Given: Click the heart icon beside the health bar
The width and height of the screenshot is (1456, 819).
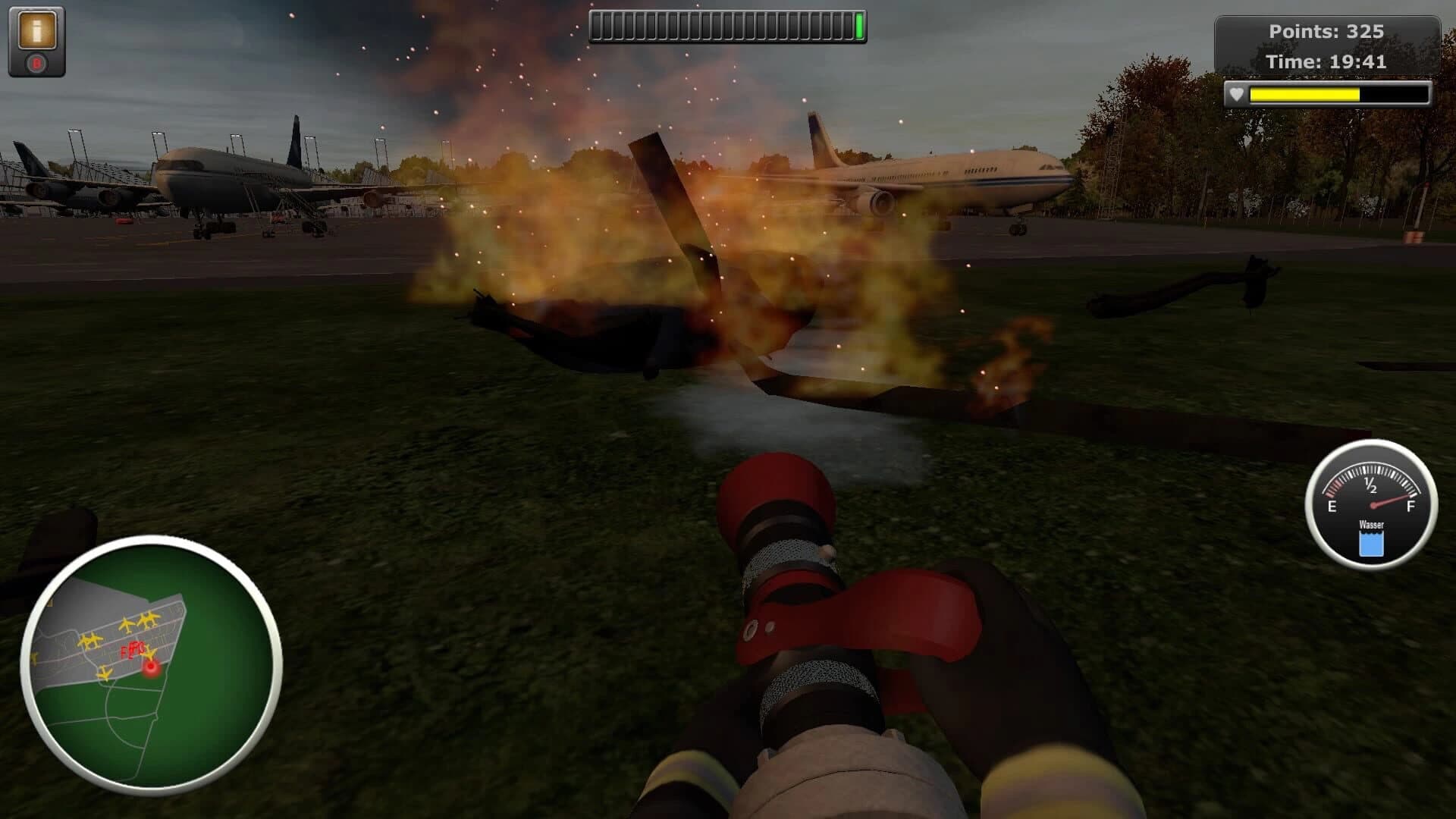Looking at the screenshot, I should coord(1238,95).
